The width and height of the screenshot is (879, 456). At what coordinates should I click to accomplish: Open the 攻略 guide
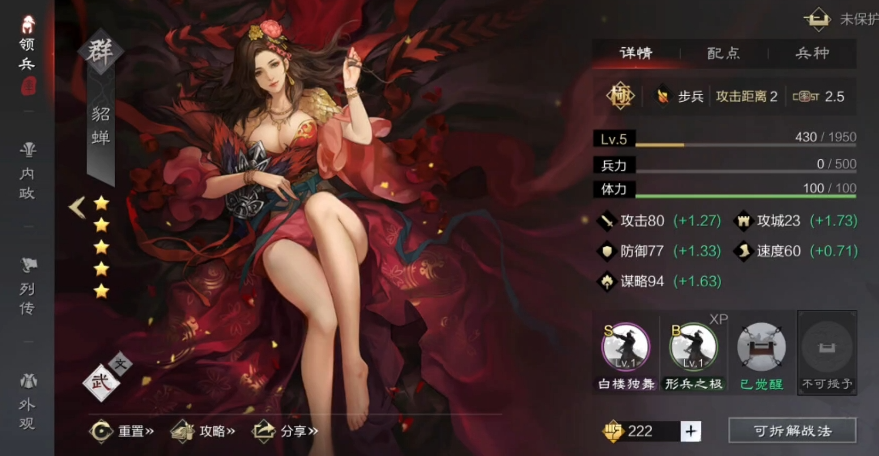[203, 431]
